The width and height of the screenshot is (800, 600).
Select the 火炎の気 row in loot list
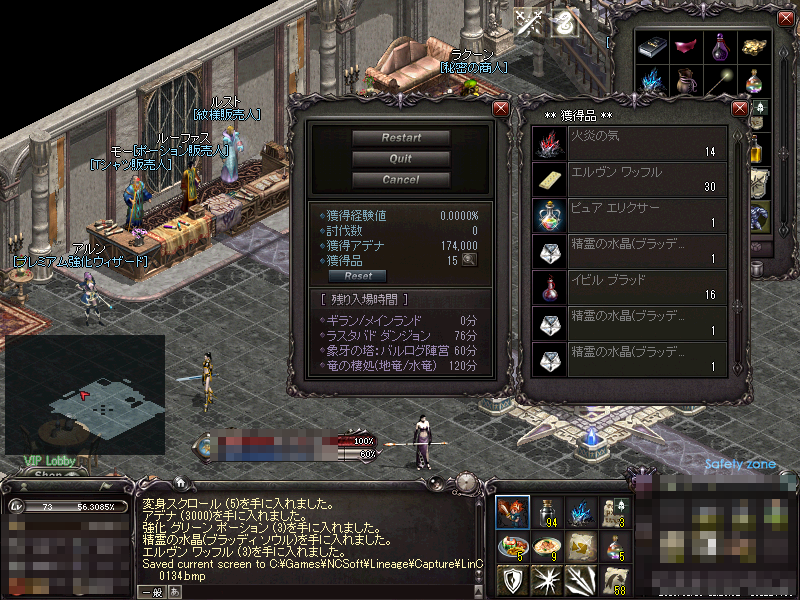pos(630,142)
